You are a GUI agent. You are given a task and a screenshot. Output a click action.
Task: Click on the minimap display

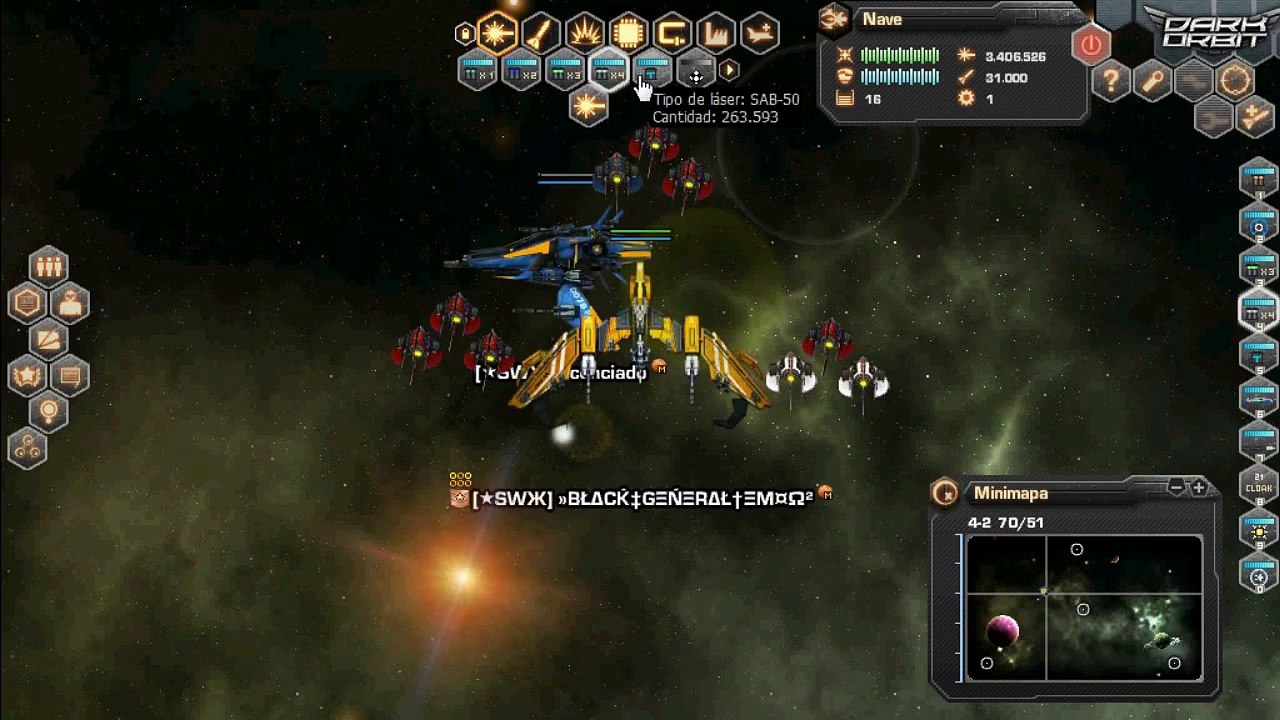click(1084, 608)
